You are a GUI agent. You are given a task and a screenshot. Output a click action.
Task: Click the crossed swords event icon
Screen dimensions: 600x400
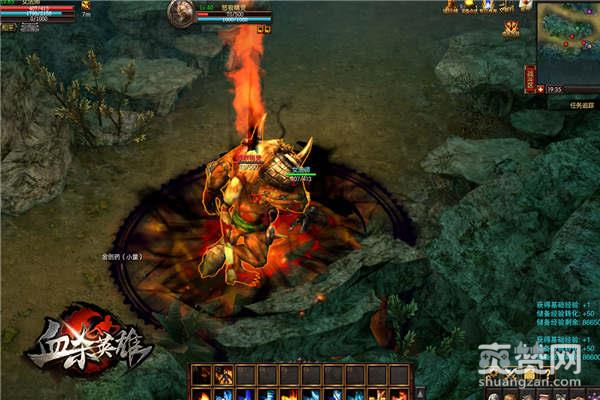511,26
